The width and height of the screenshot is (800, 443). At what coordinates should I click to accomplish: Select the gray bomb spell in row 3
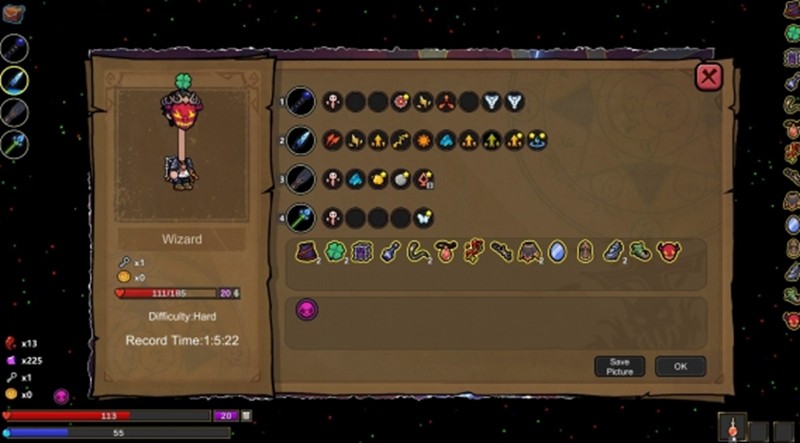tap(400, 179)
